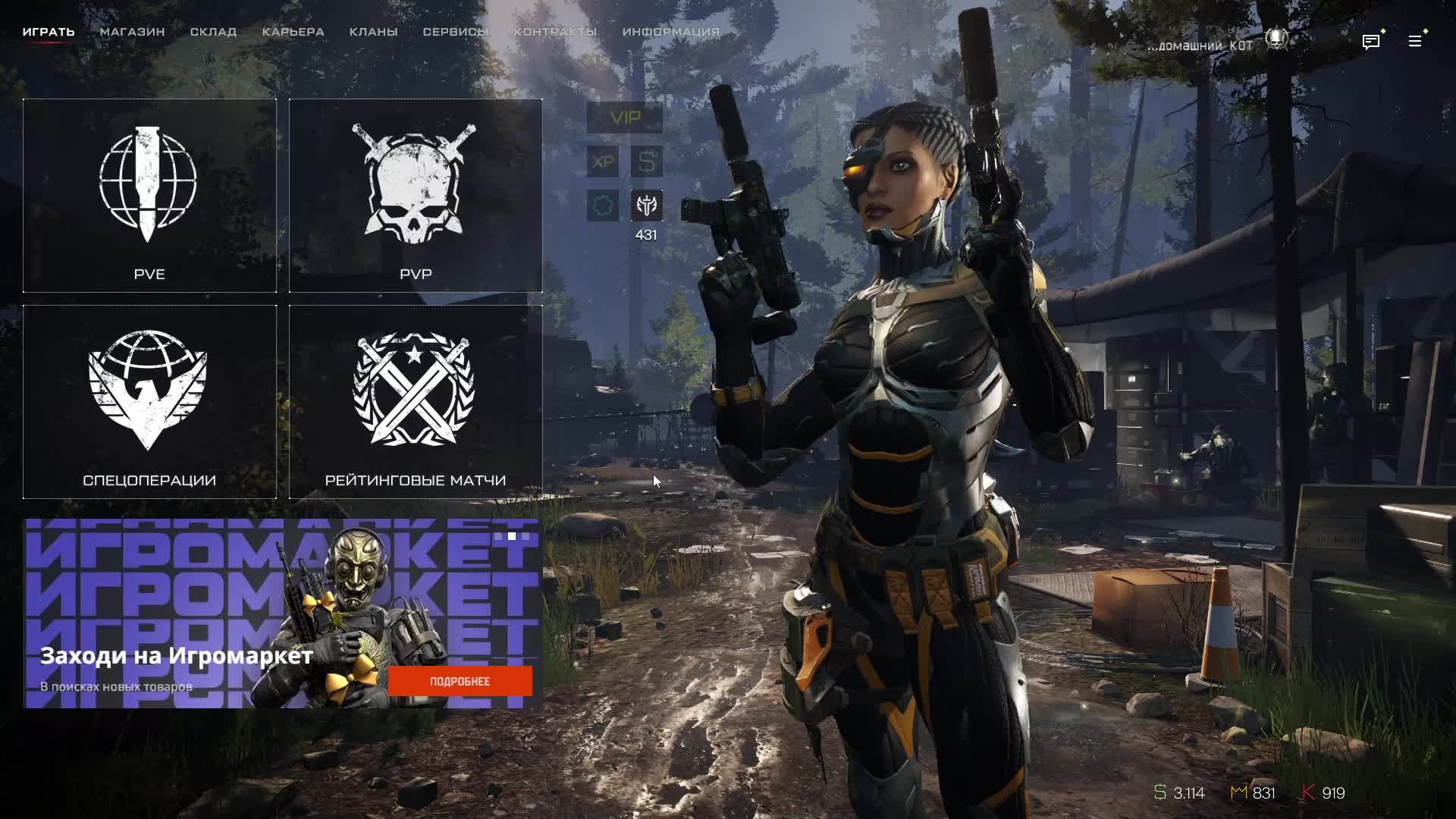Select the КЛАНЫ tab
The height and width of the screenshot is (819, 1456).
[x=373, y=32]
